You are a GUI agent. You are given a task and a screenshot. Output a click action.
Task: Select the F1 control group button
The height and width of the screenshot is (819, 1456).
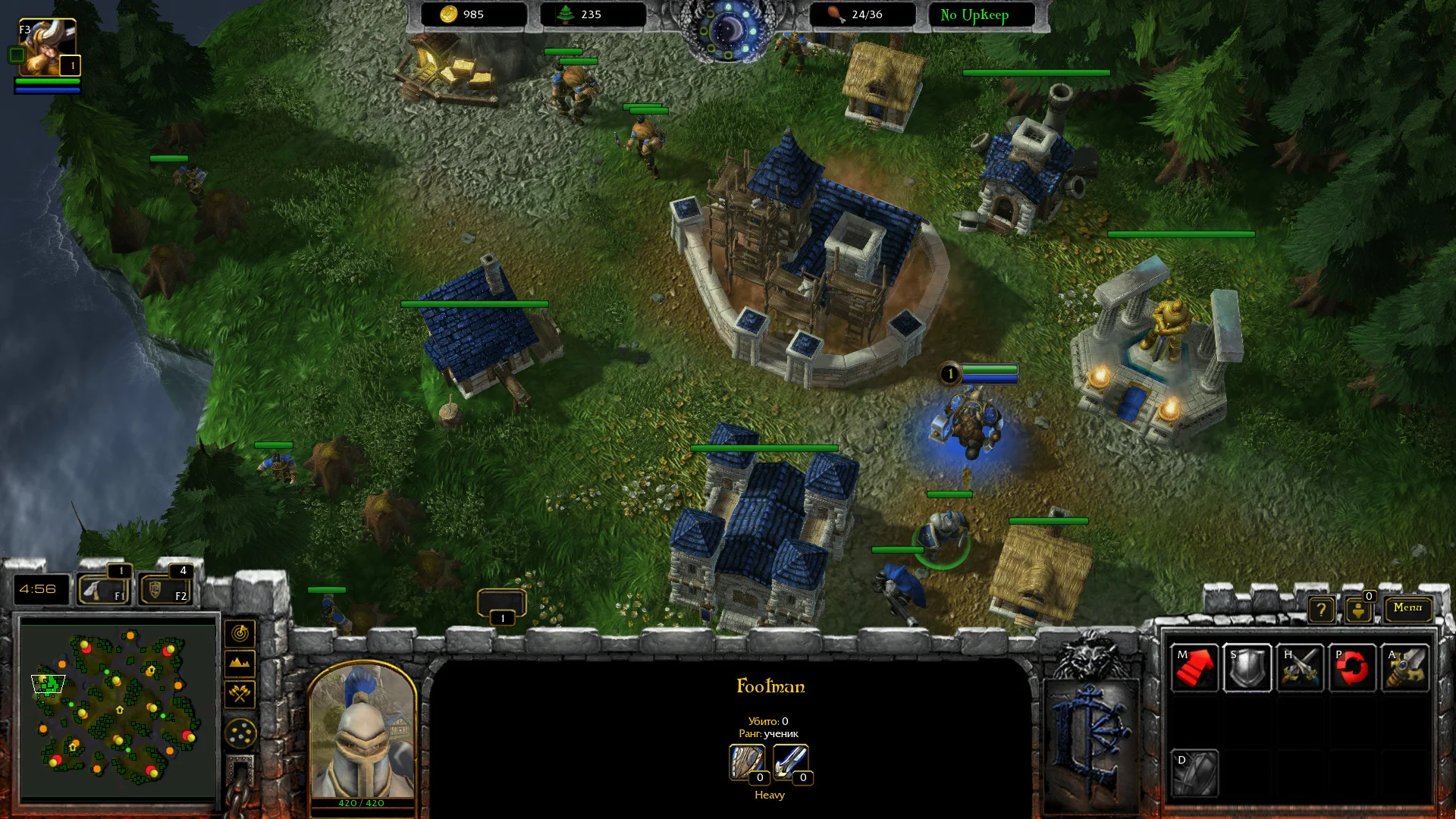(103, 589)
